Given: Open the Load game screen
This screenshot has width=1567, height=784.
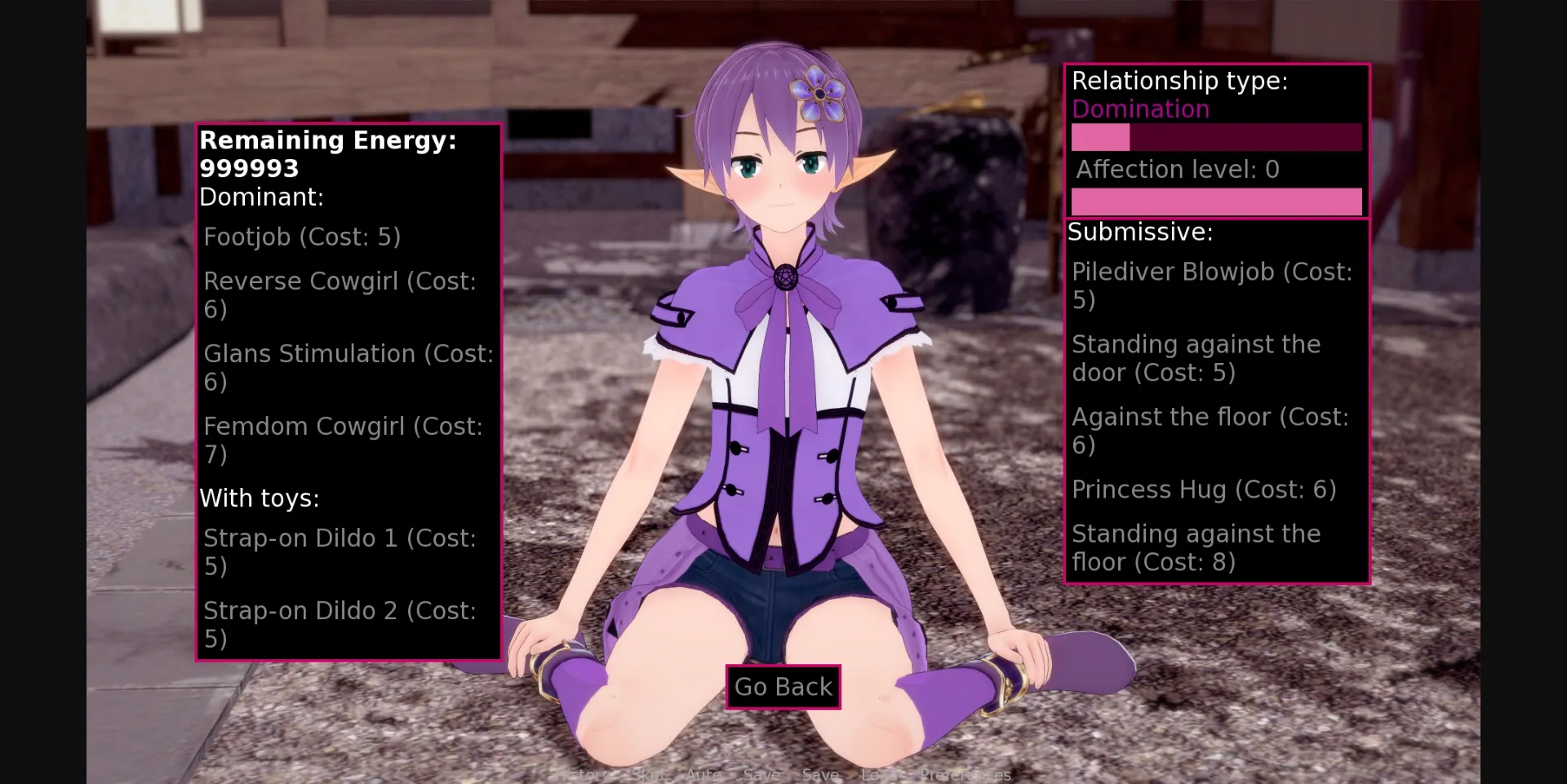Looking at the screenshot, I should (x=879, y=775).
